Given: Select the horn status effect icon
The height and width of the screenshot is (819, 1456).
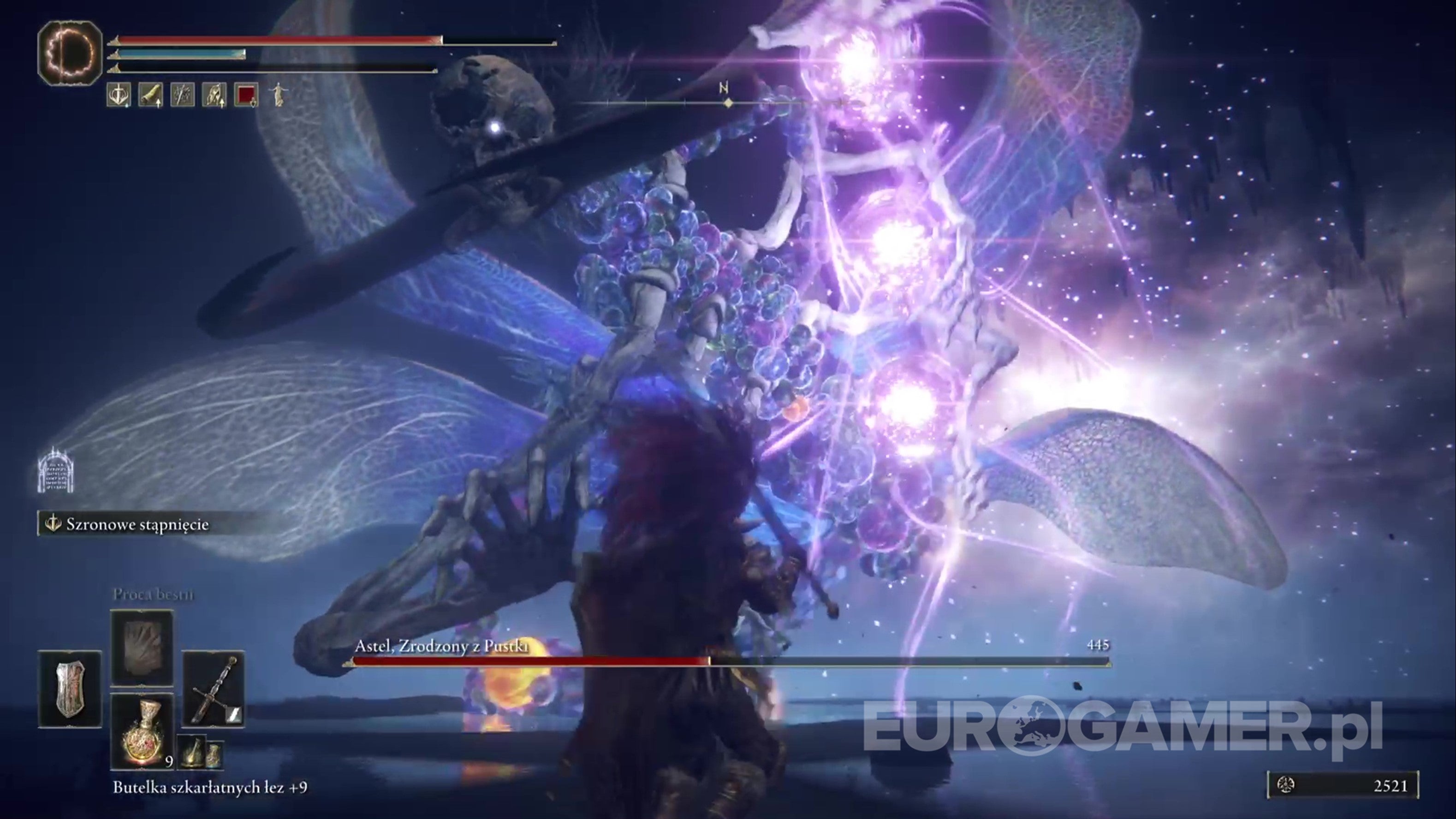Looking at the screenshot, I should tap(151, 95).
